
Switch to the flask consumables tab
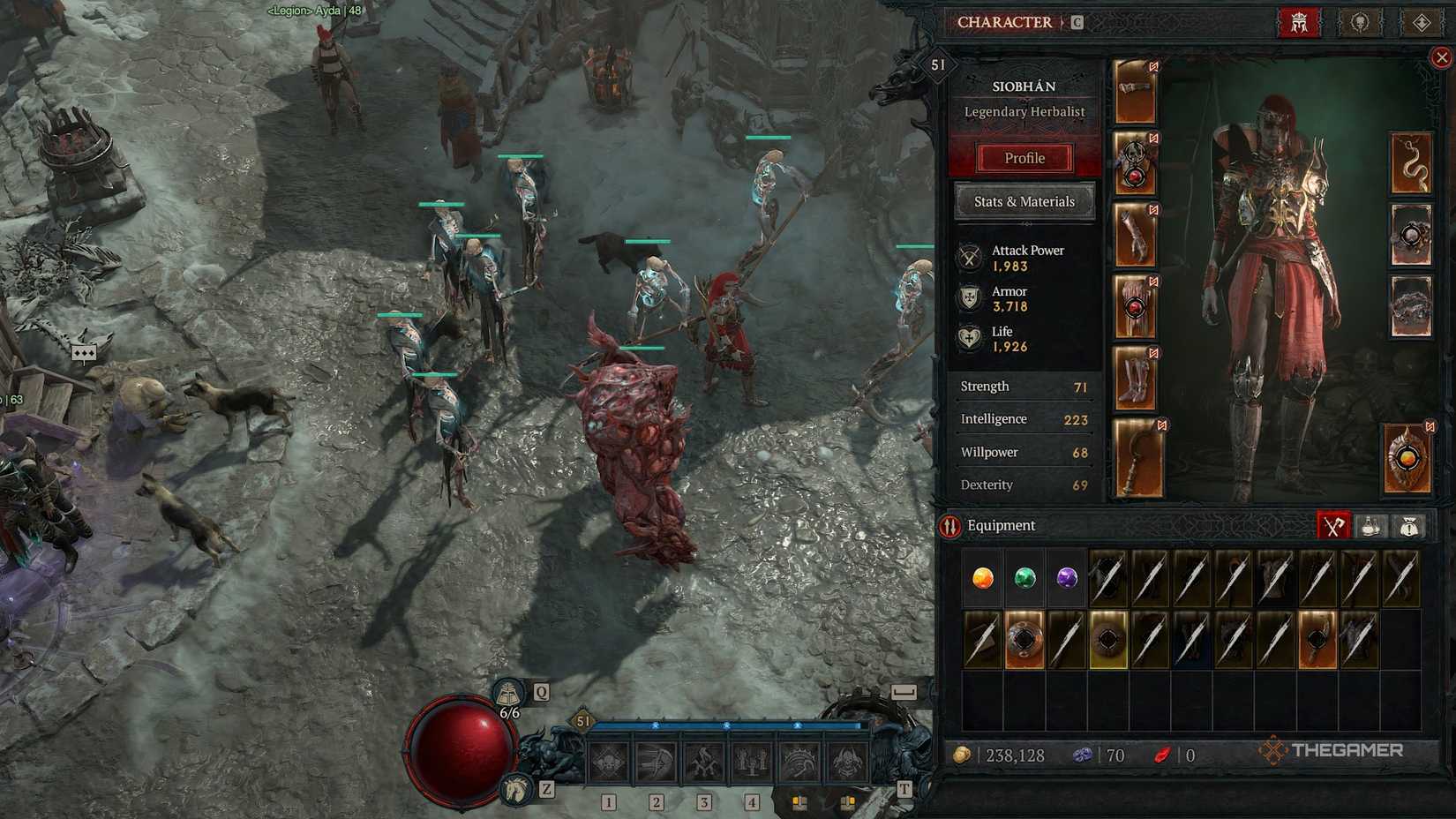coord(1370,526)
